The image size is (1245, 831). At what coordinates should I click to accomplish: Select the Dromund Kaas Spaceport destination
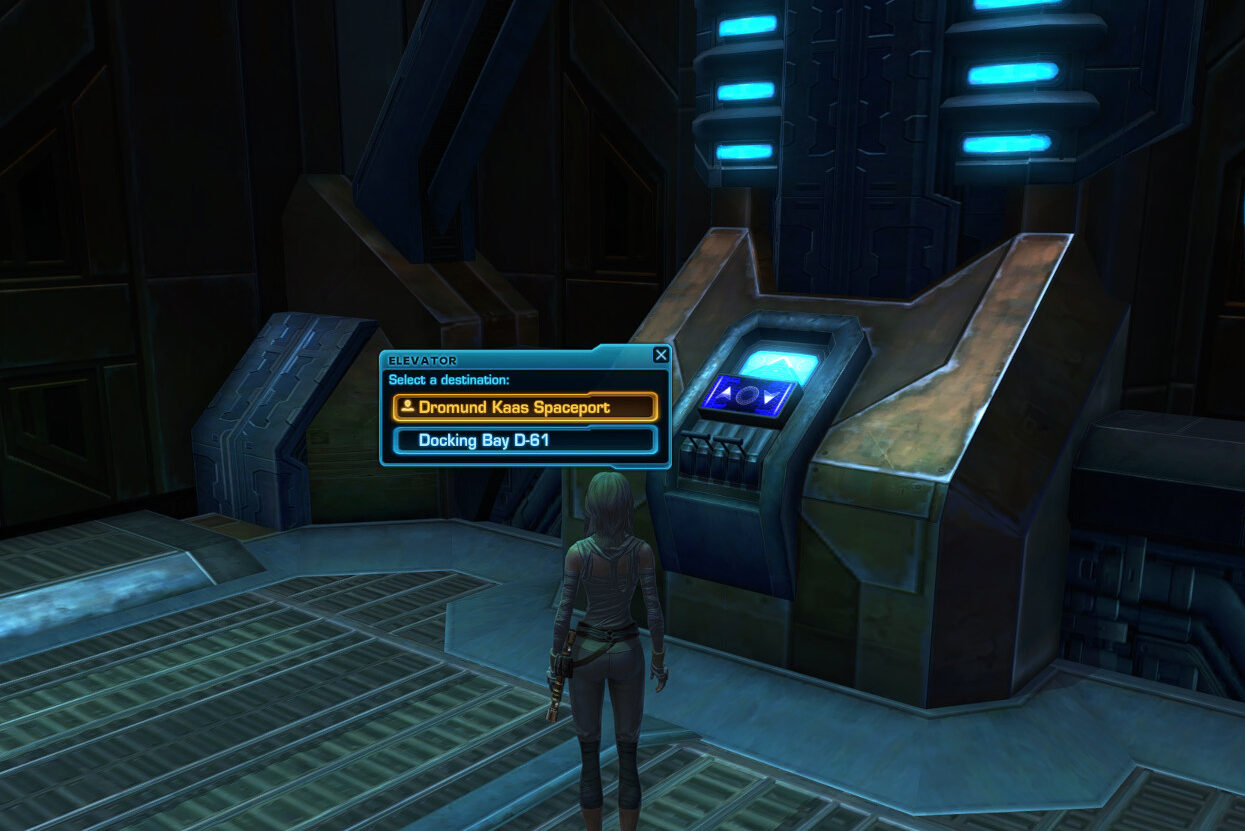[525, 407]
